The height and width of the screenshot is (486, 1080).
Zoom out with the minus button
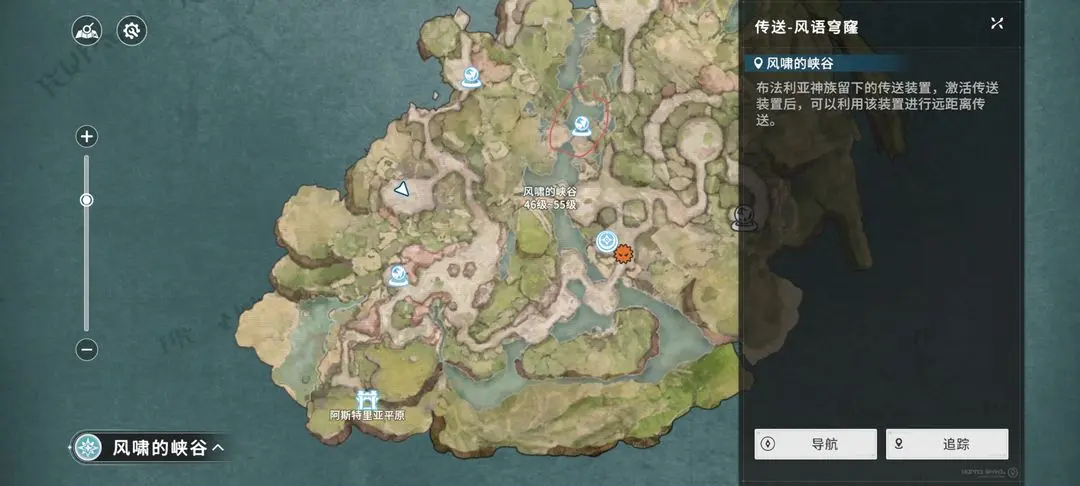click(x=87, y=350)
